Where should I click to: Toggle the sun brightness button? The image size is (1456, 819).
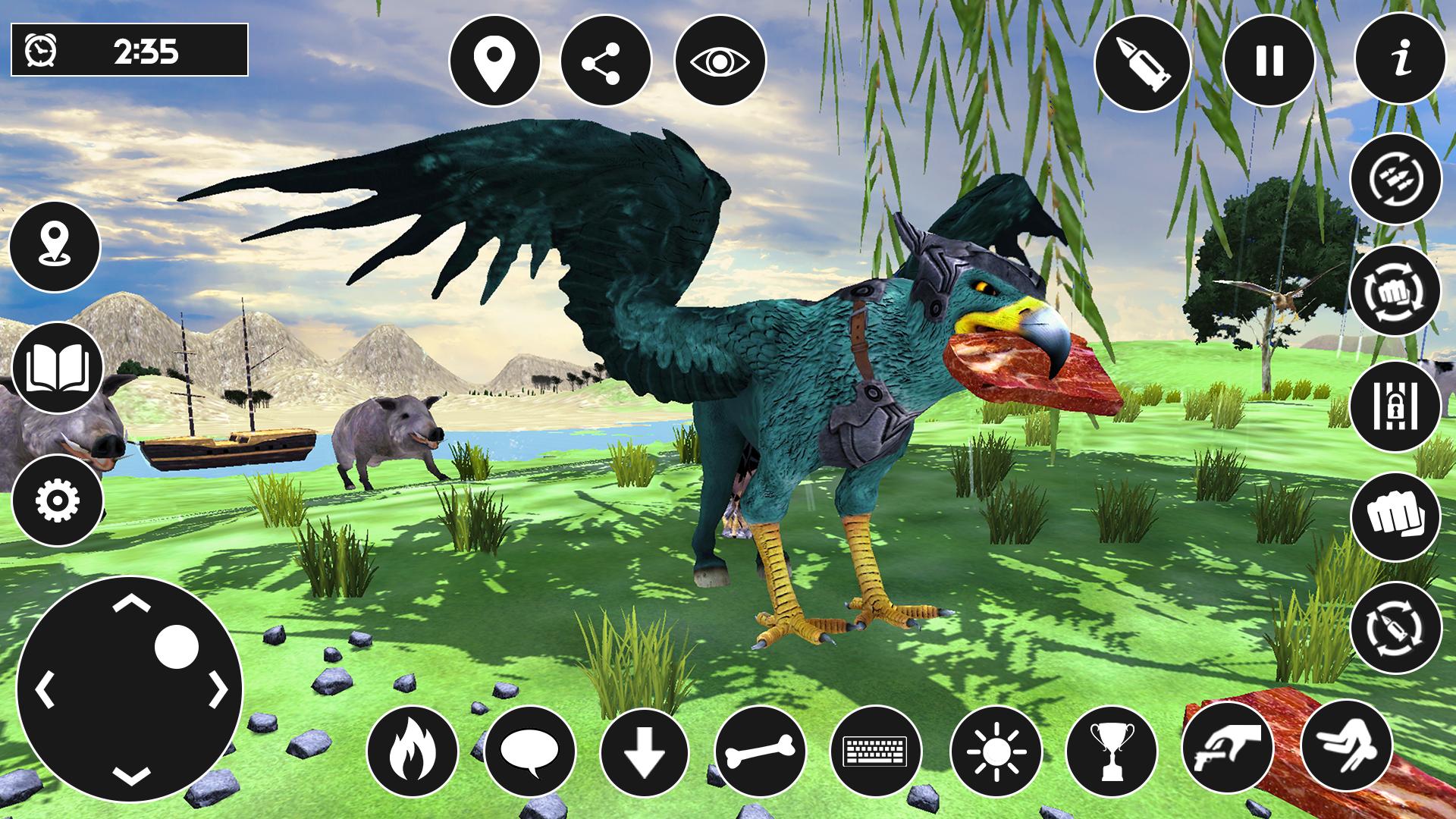(996, 752)
